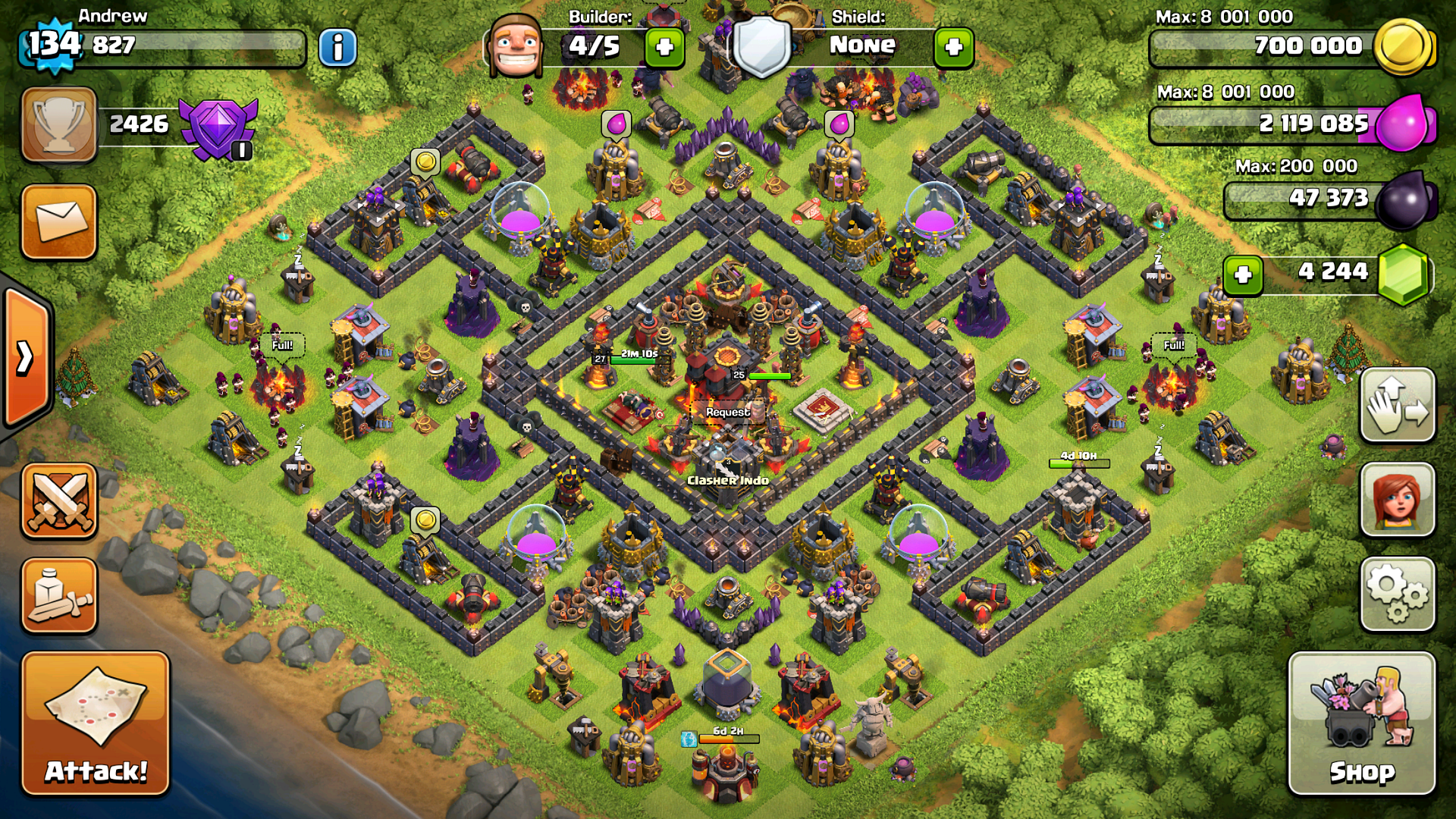This screenshot has width=1456, height=819.
Task: Tap the Request troops bubble
Action: point(728,412)
